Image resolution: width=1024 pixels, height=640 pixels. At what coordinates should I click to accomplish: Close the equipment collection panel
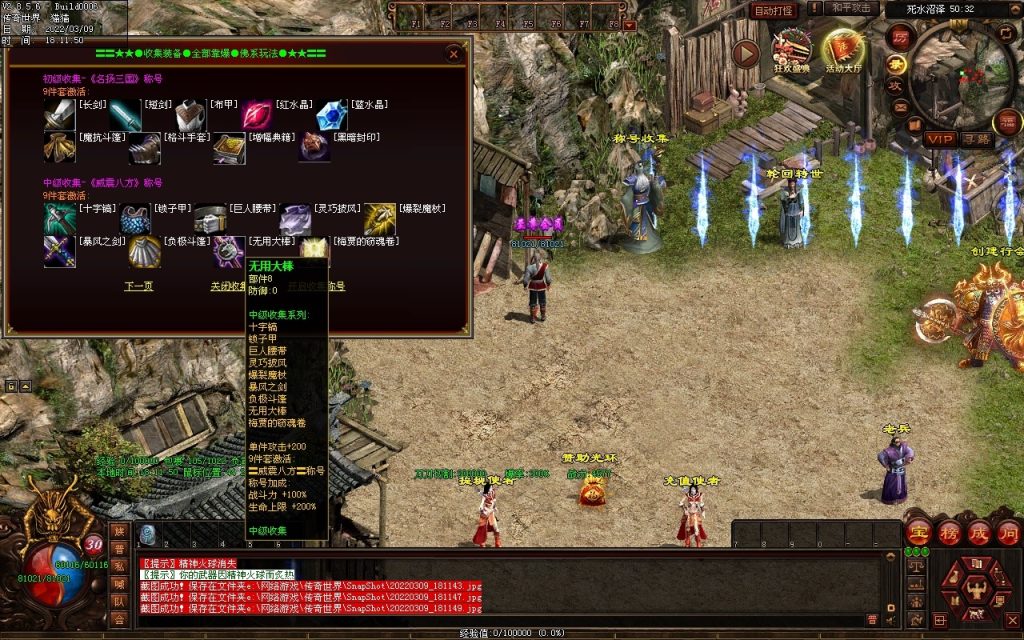click(454, 53)
